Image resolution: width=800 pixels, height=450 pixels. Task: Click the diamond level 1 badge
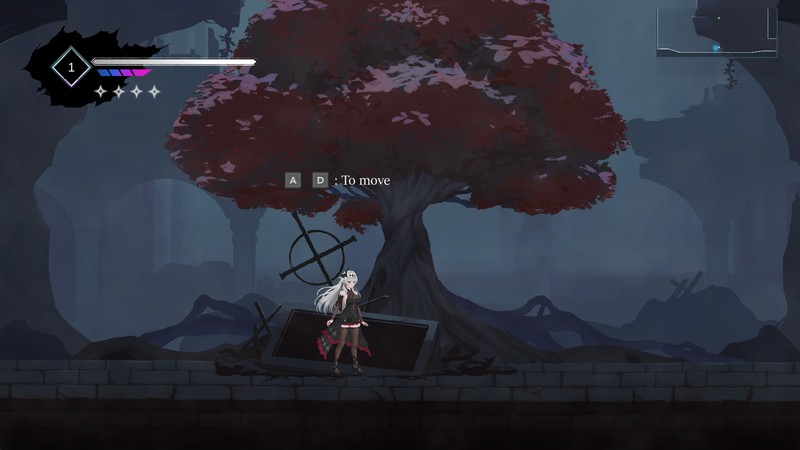[x=71, y=67]
